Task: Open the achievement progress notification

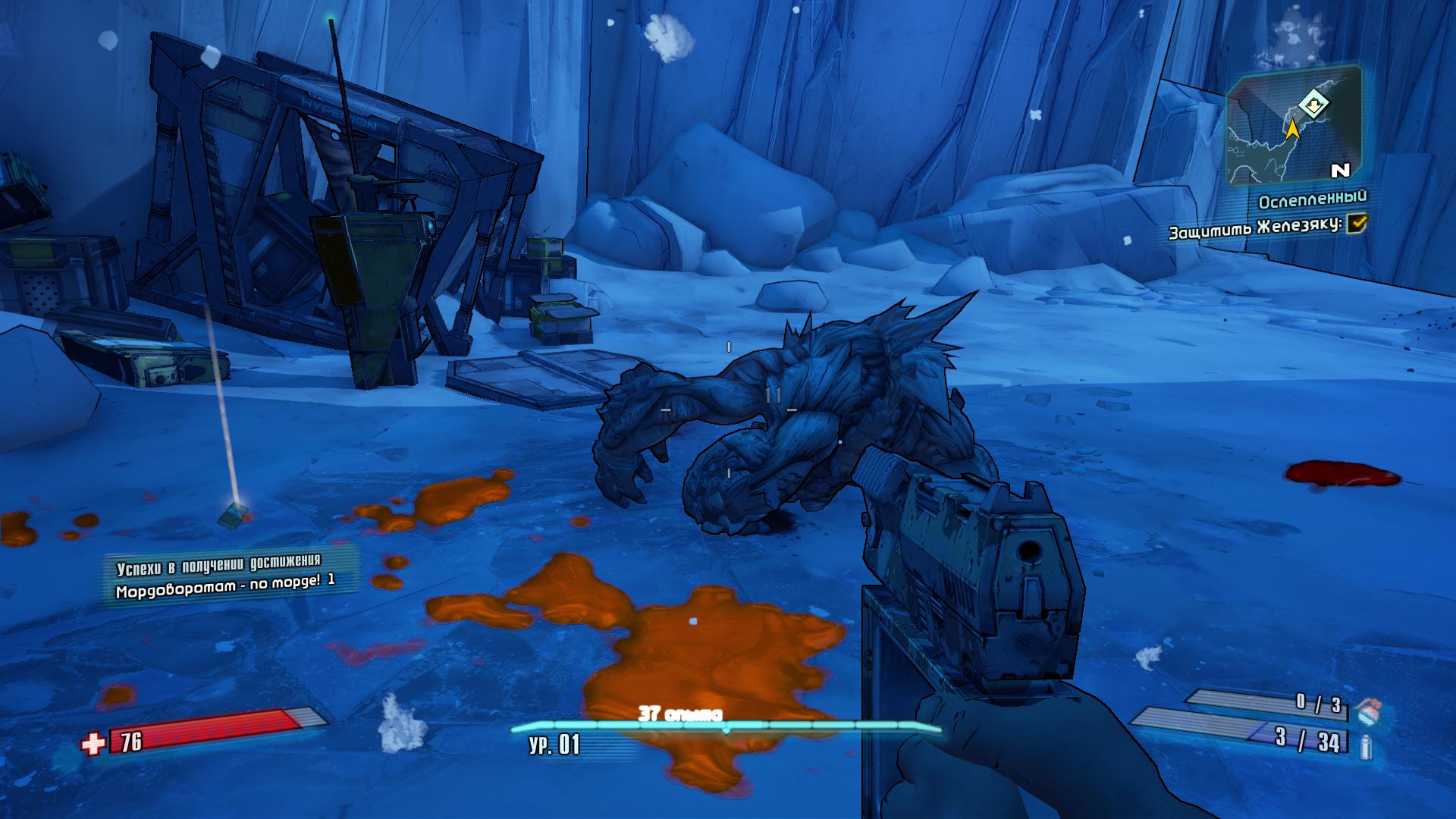Action: [226, 576]
